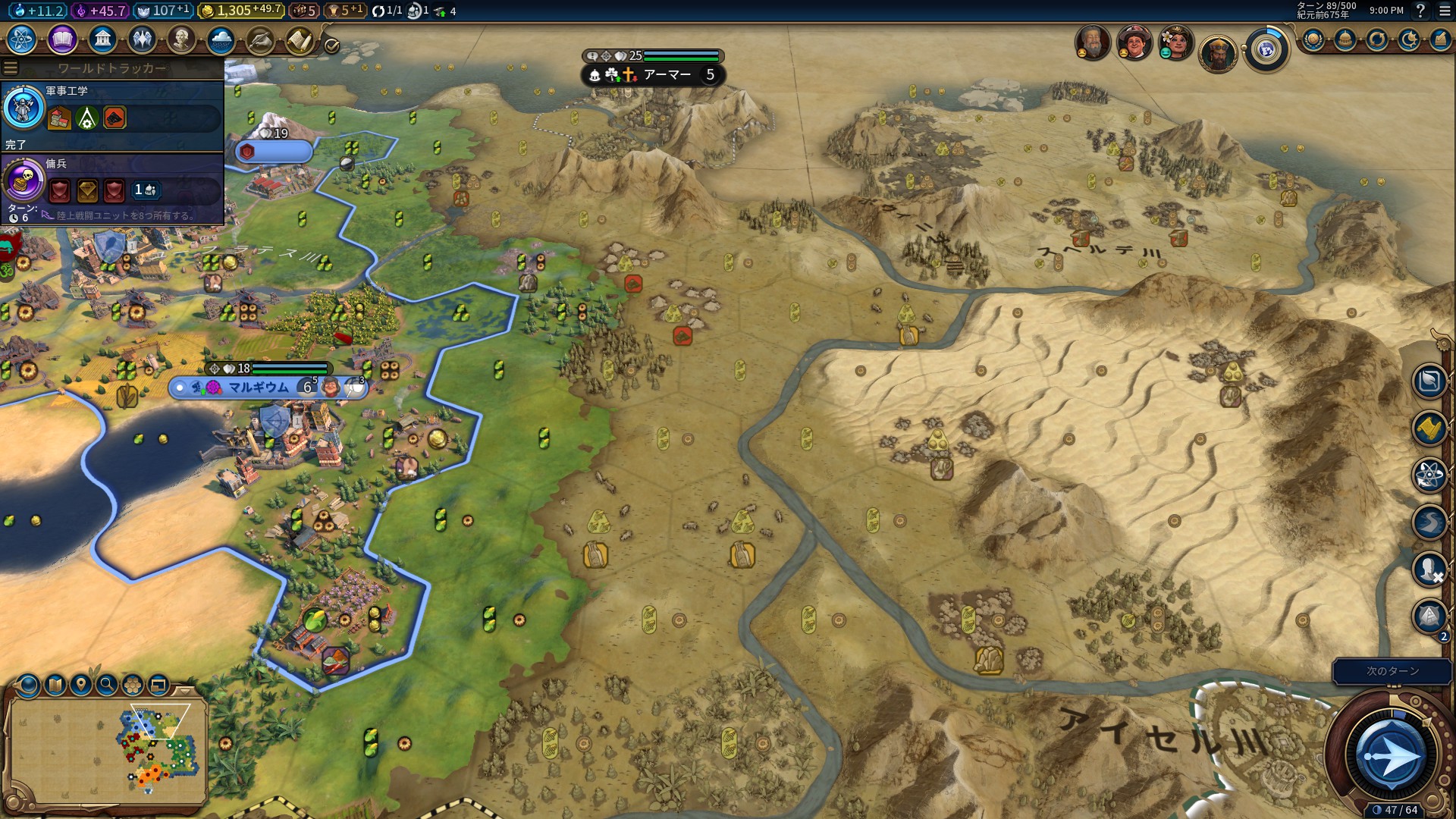The width and height of the screenshot is (1456, 819).
Task: Click on the minimap
Action: pyautogui.click(x=106, y=751)
